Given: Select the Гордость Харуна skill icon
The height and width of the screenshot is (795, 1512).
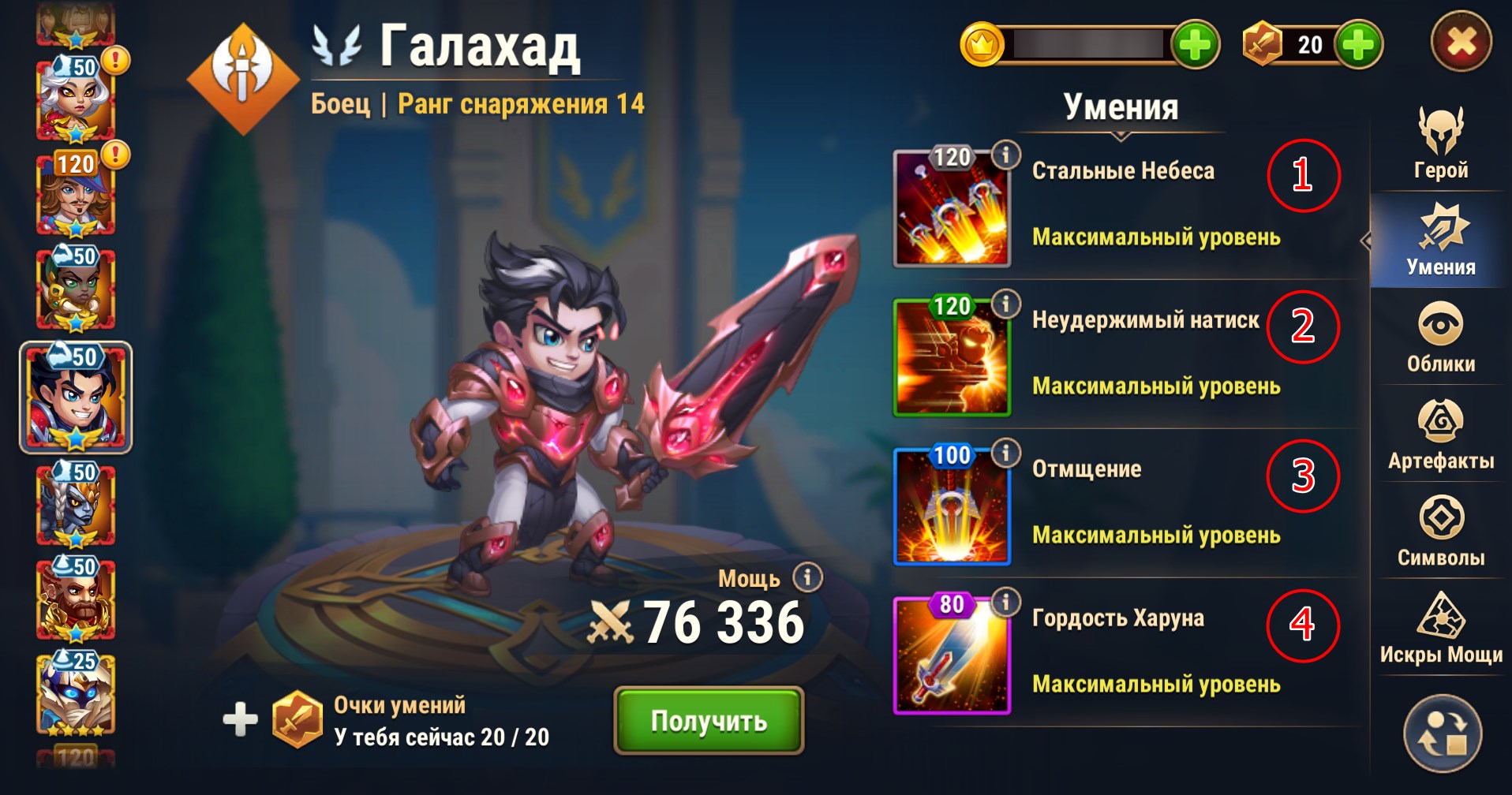Looking at the screenshot, I should click(952, 655).
